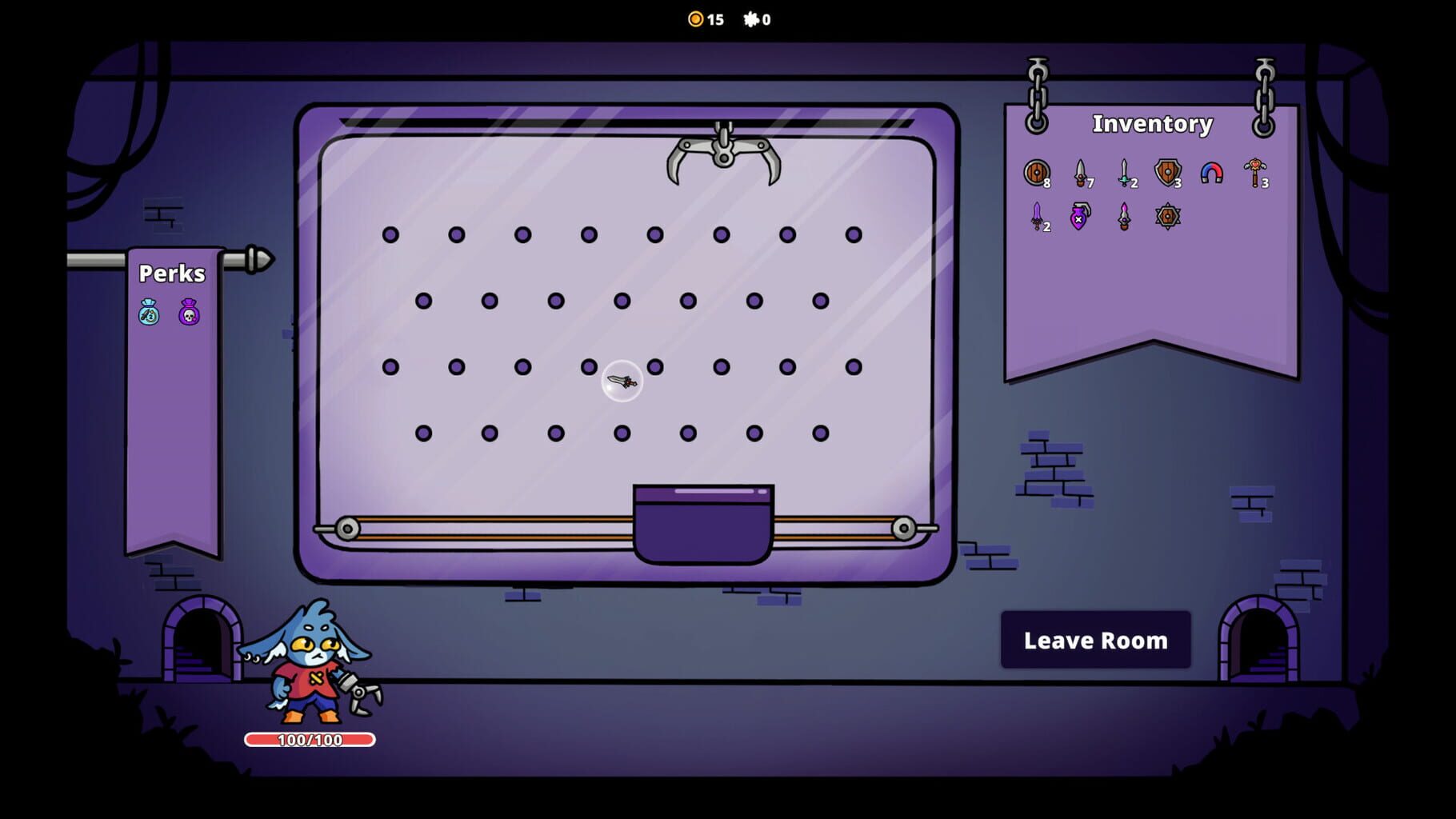
Task: Select the blue money bag perk
Action: click(149, 312)
